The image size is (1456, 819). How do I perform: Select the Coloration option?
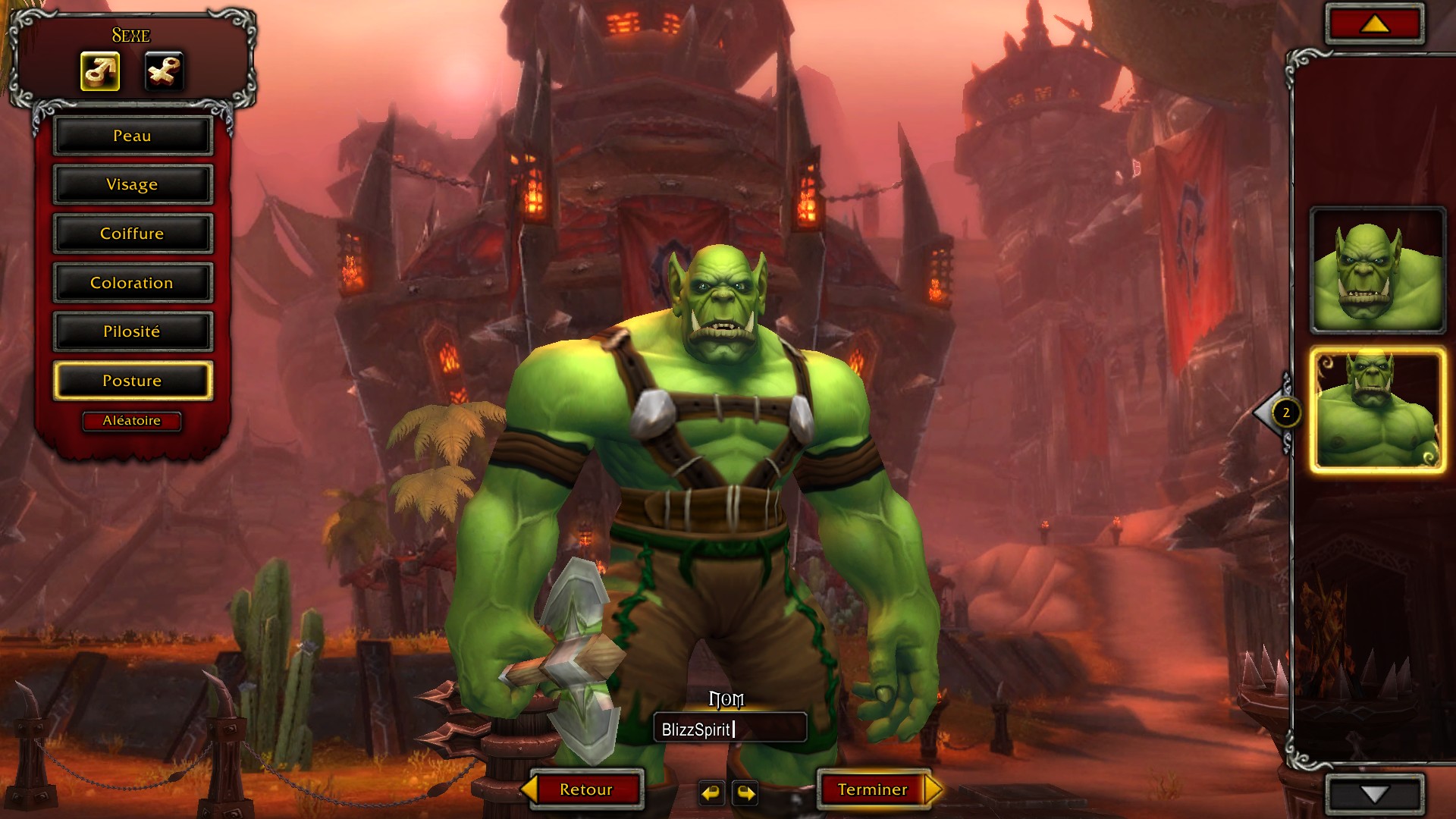point(132,283)
